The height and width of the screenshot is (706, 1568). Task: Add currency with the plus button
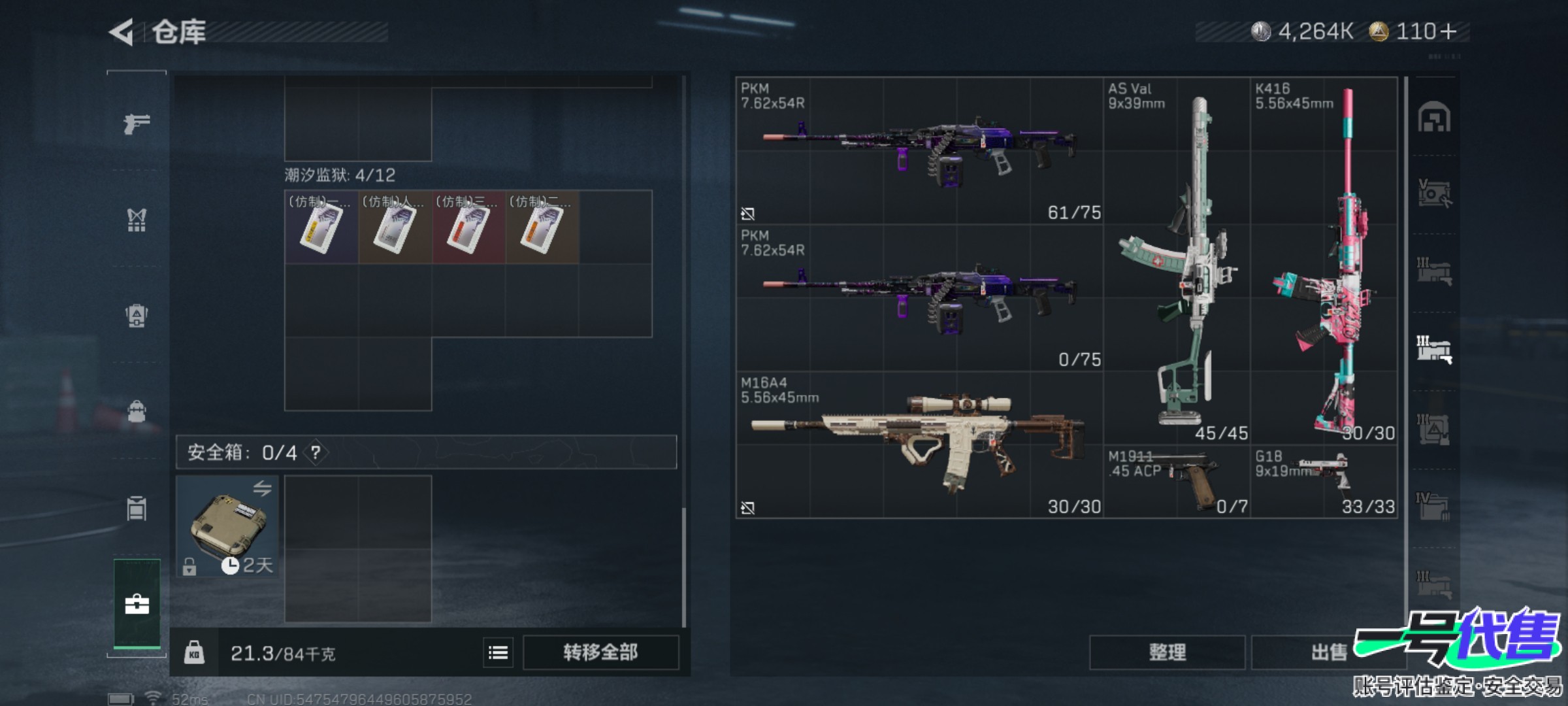(x=1448, y=31)
